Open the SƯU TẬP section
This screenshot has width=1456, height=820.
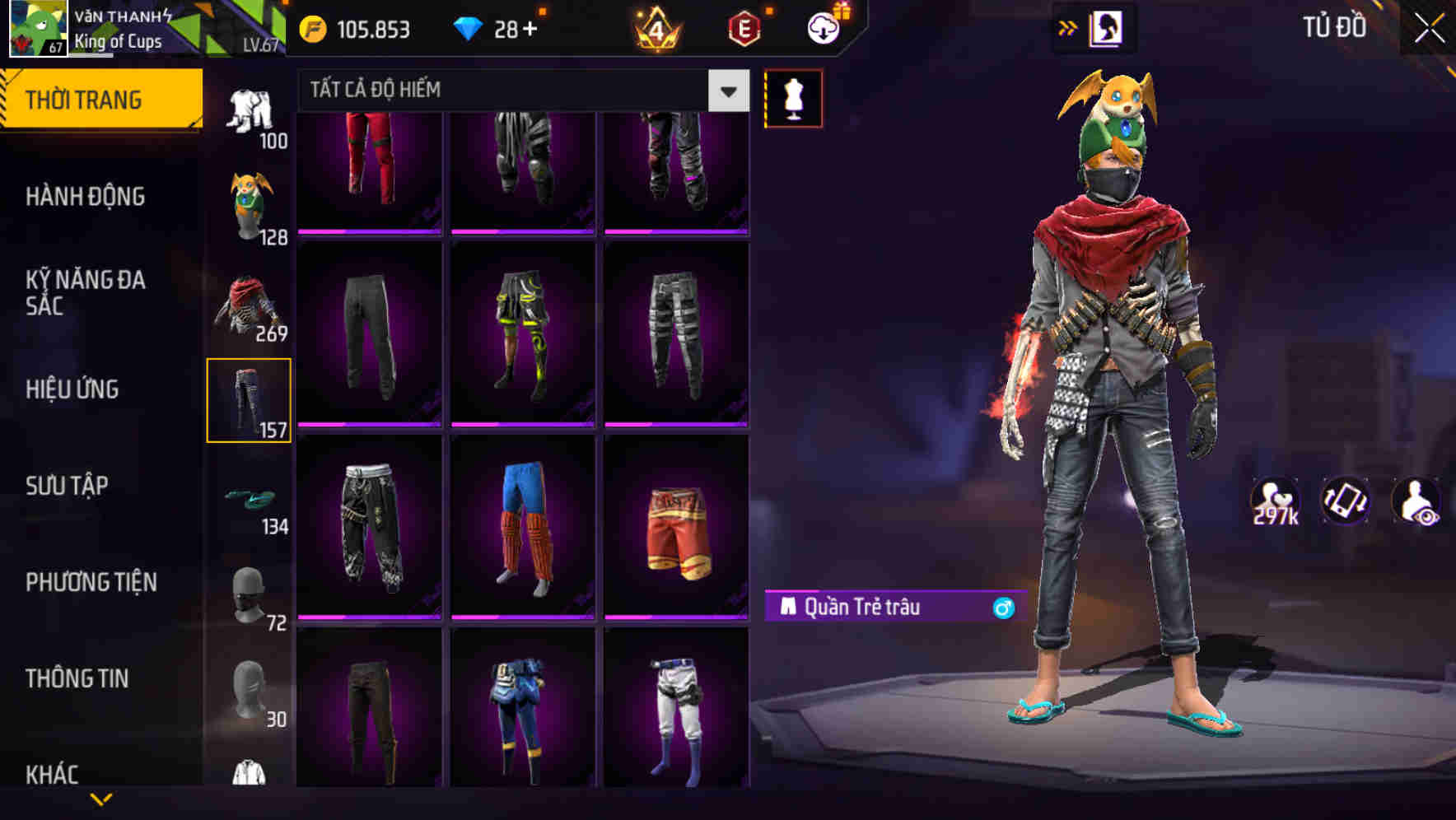click(x=70, y=487)
